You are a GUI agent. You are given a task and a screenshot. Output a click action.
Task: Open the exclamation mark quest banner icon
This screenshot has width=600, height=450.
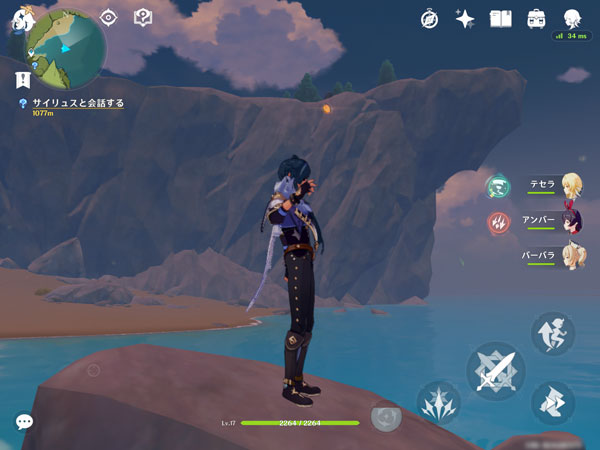pos(22,78)
